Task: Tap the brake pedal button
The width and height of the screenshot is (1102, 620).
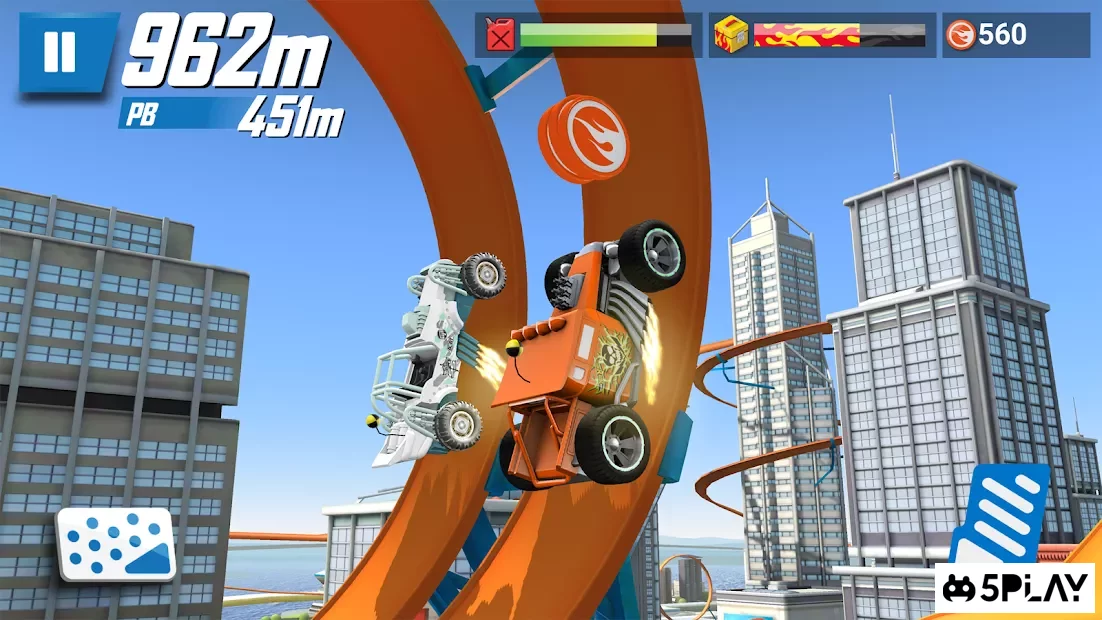Action: pyautogui.click(x=116, y=543)
